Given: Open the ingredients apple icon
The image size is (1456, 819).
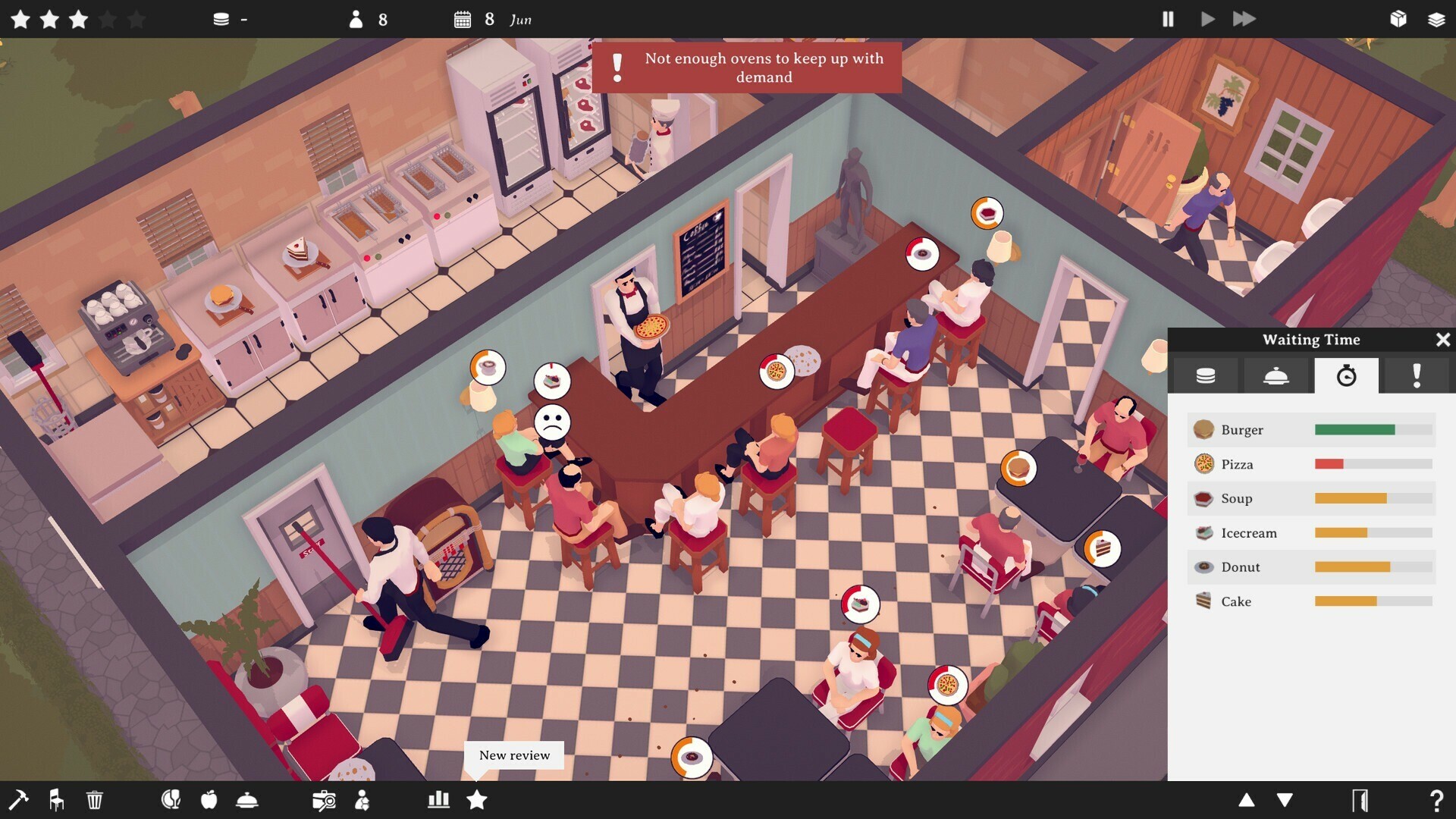Looking at the screenshot, I should coord(209,800).
